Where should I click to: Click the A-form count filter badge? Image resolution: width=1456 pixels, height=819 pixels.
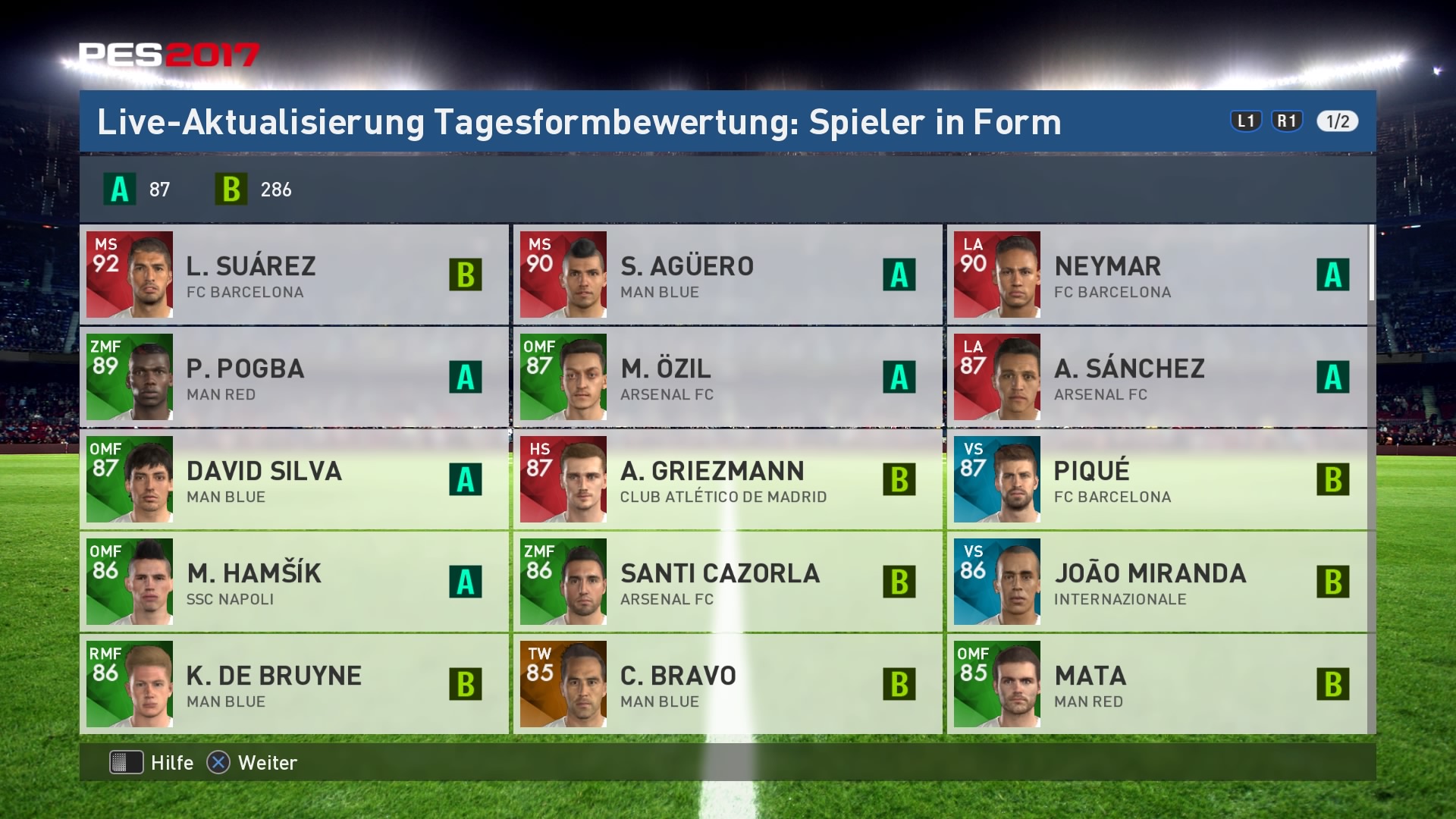pos(120,190)
